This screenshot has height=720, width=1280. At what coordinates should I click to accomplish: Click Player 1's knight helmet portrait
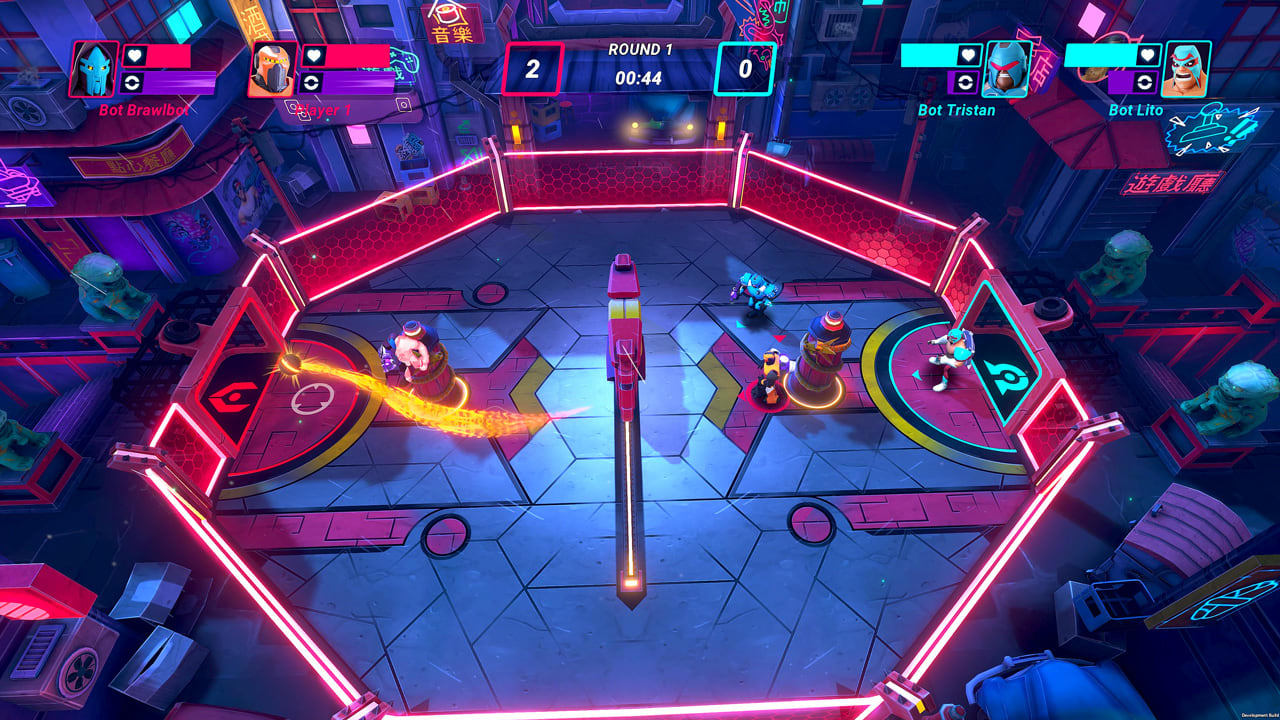tap(272, 69)
